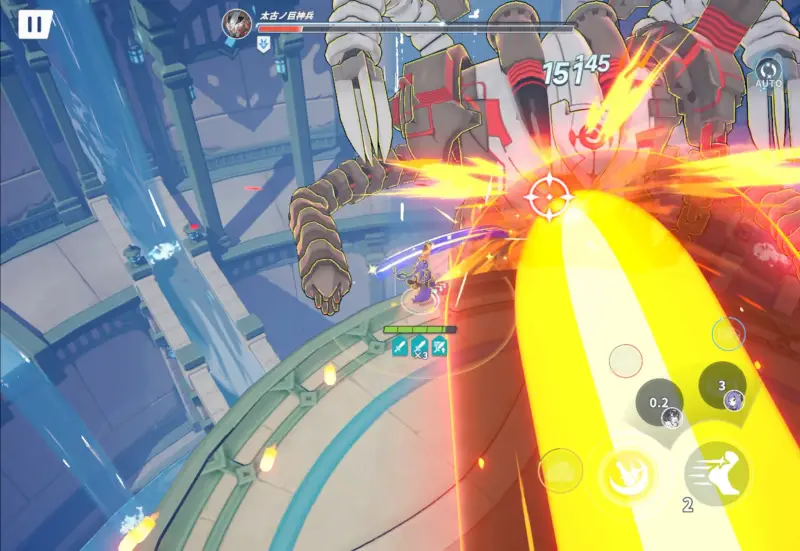This screenshot has width=800, height=551.
Task: Tap the basic attack button
Action: coord(628,475)
